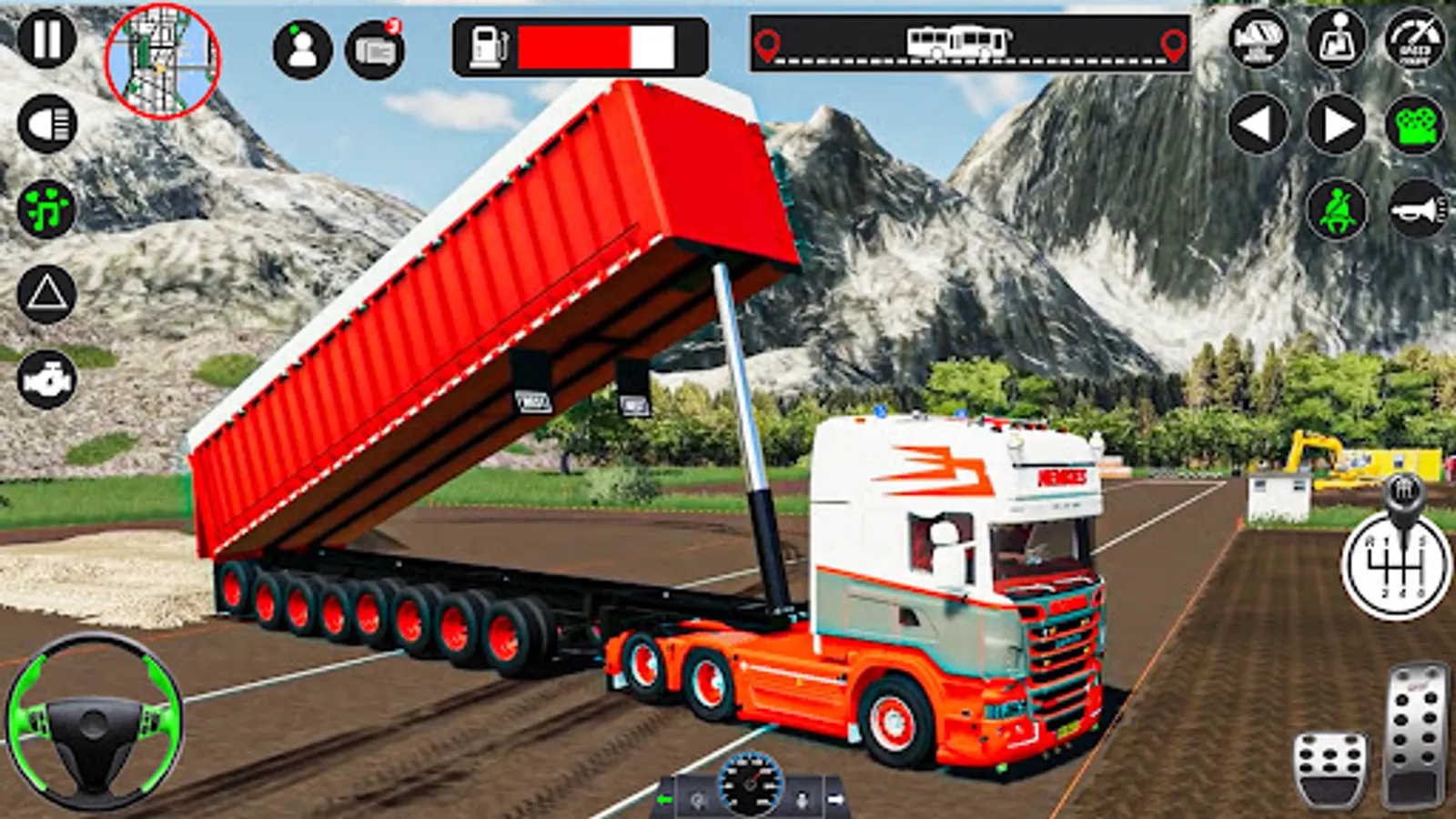The image size is (1456, 819).
Task: Toggle the speed limiter gauge button
Action: pyautogui.click(x=1415, y=40)
